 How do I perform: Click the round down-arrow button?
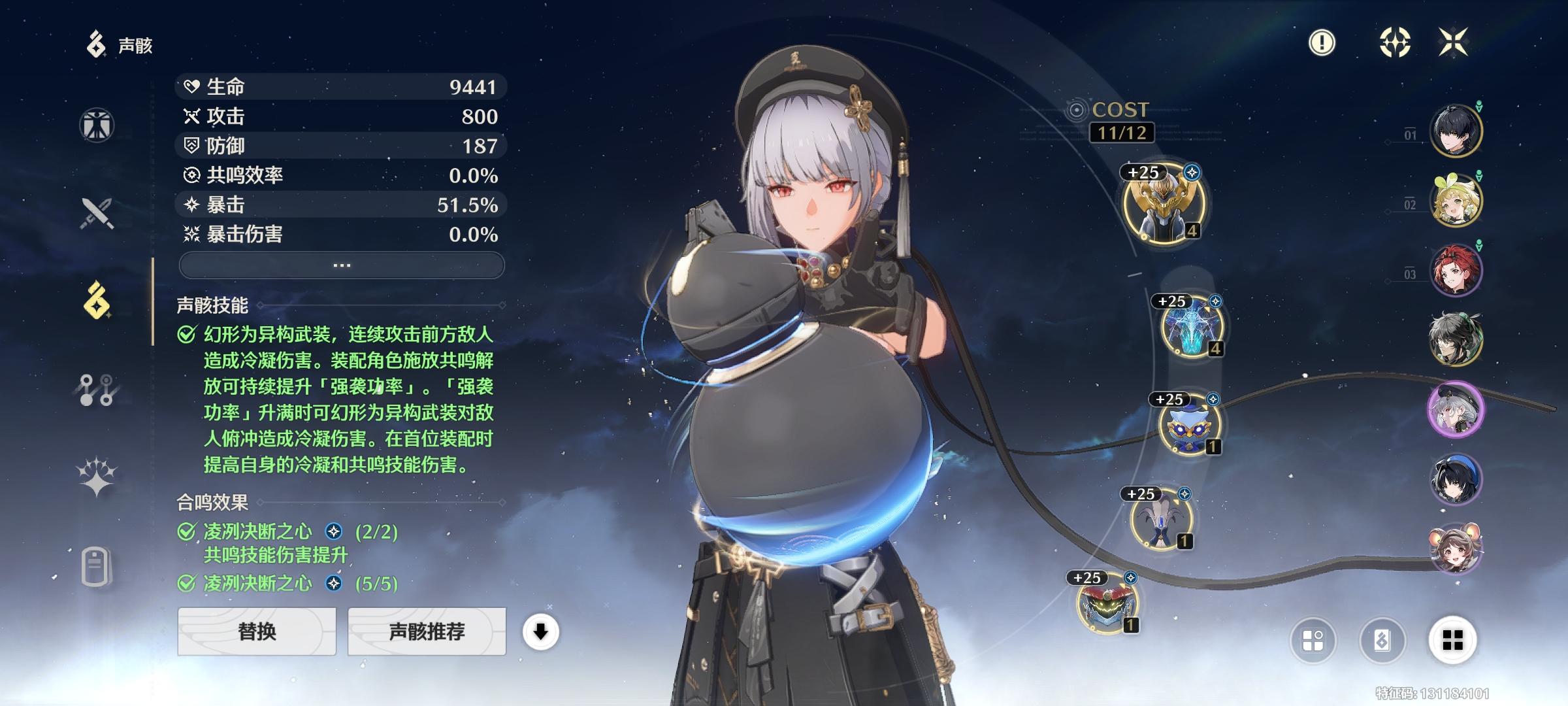(x=540, y=632)
